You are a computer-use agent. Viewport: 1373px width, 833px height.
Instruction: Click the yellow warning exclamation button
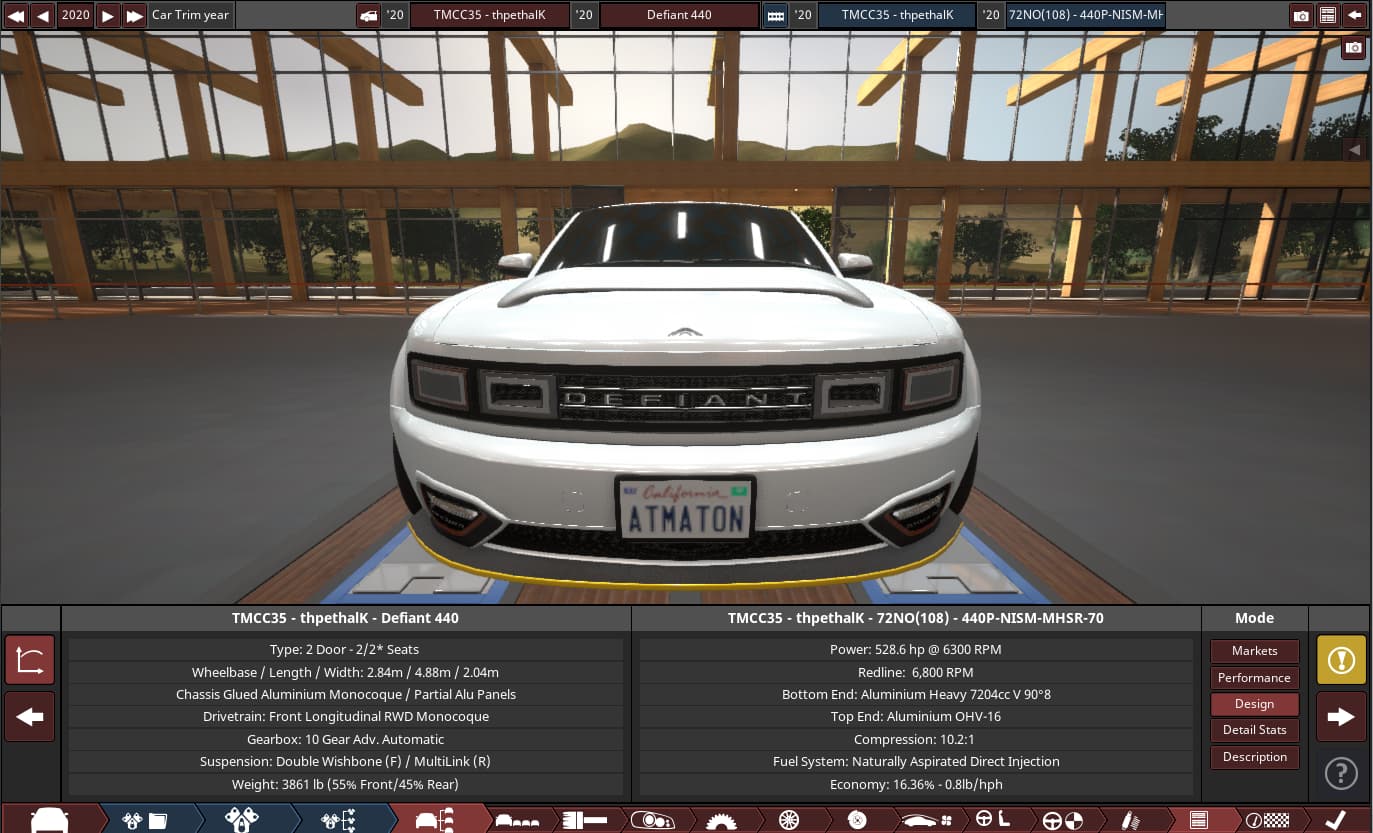coord(1341,660)
